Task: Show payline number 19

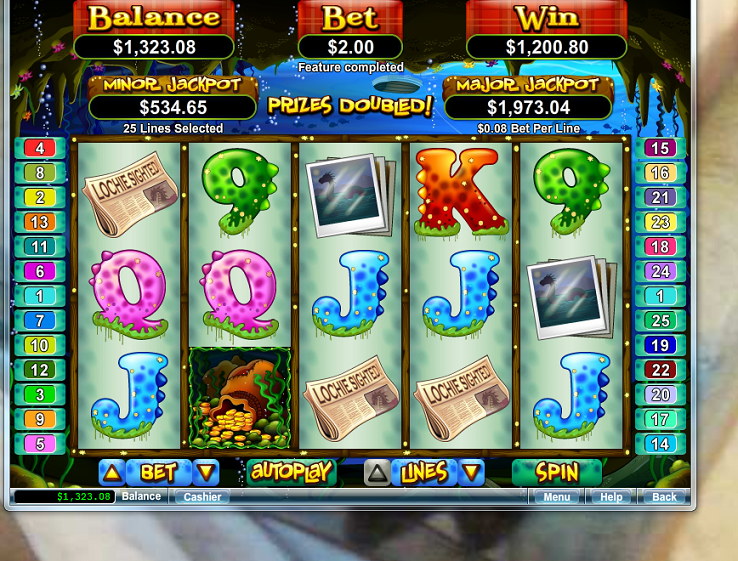Action: click(x=660, y=346)
